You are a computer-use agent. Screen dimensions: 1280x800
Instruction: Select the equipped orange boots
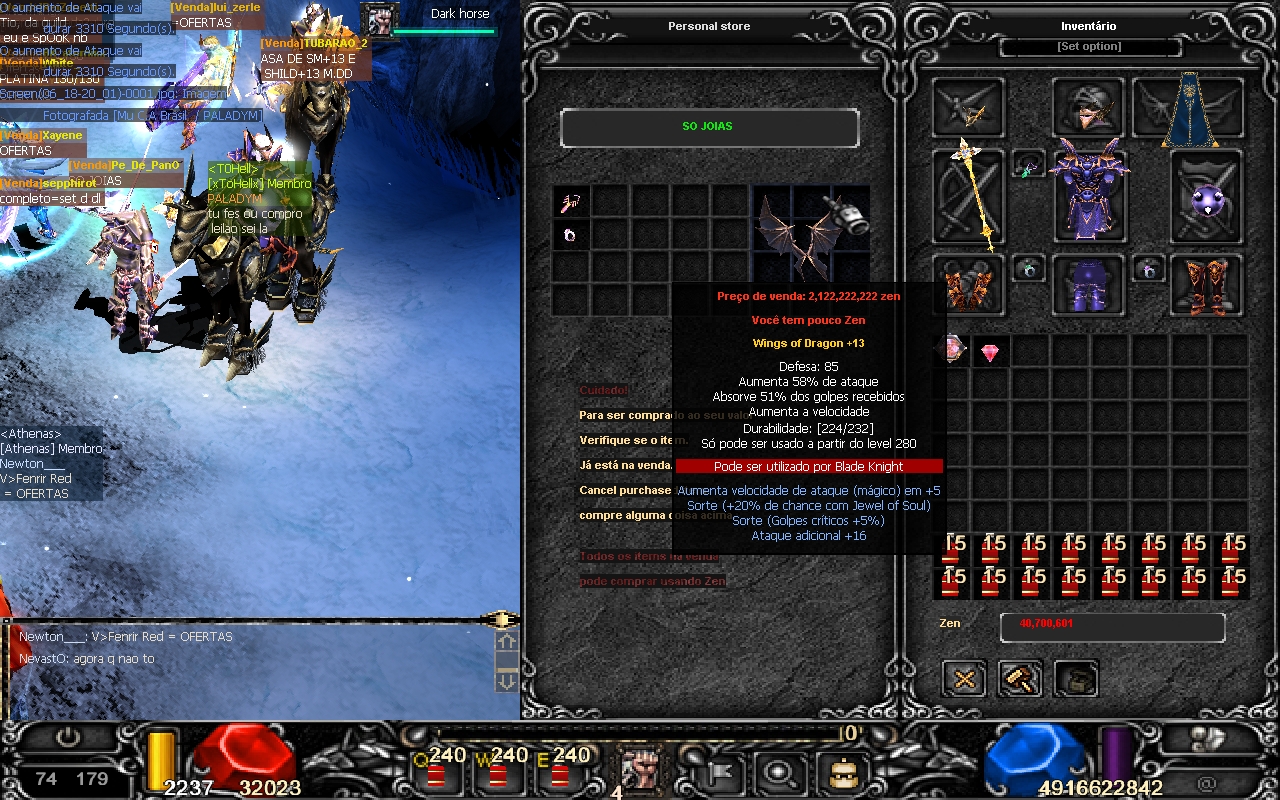(x=1207, y=284)
